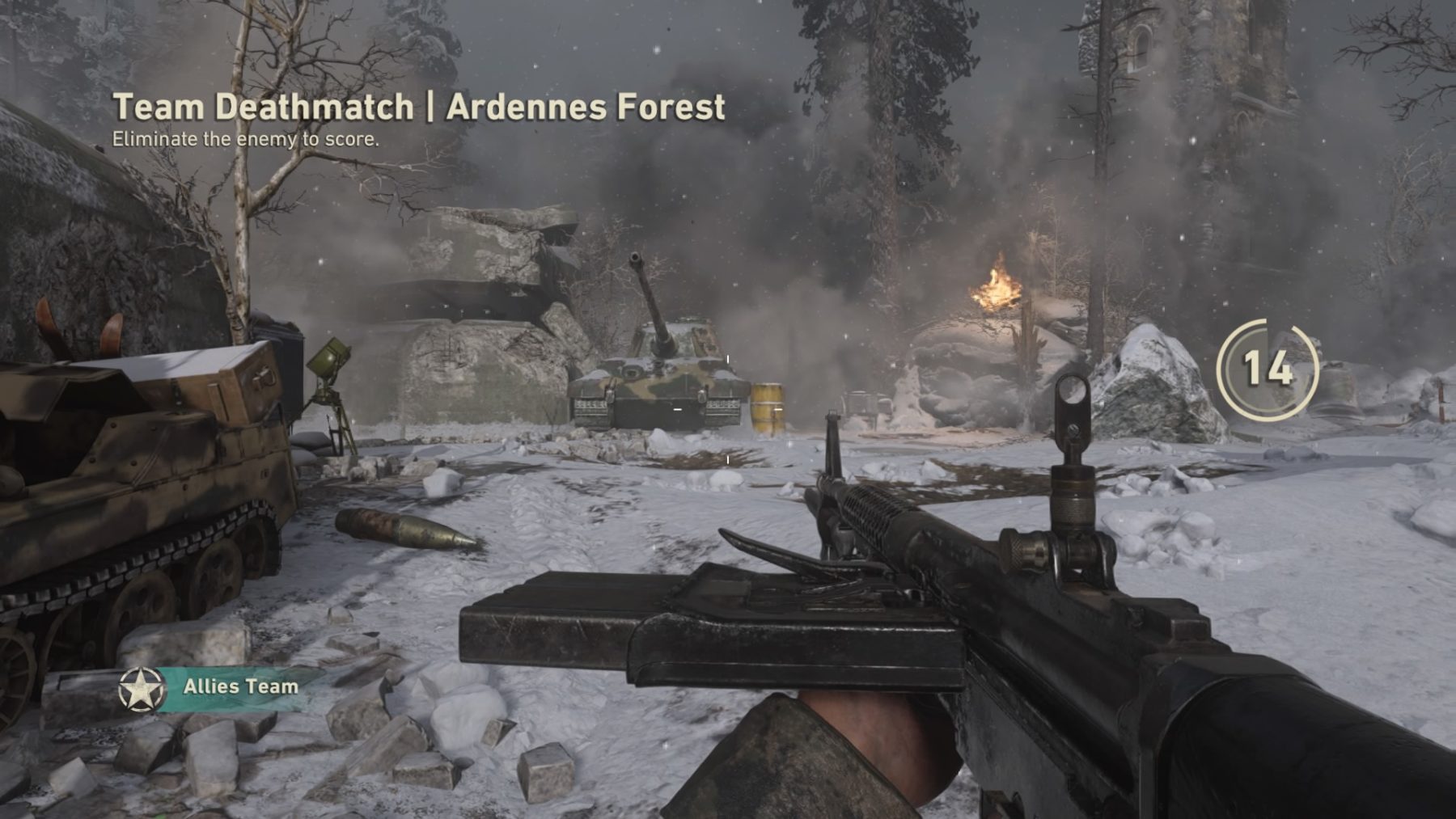
Task: Click the Allies Team star emblem
Action: coord(141,690)
